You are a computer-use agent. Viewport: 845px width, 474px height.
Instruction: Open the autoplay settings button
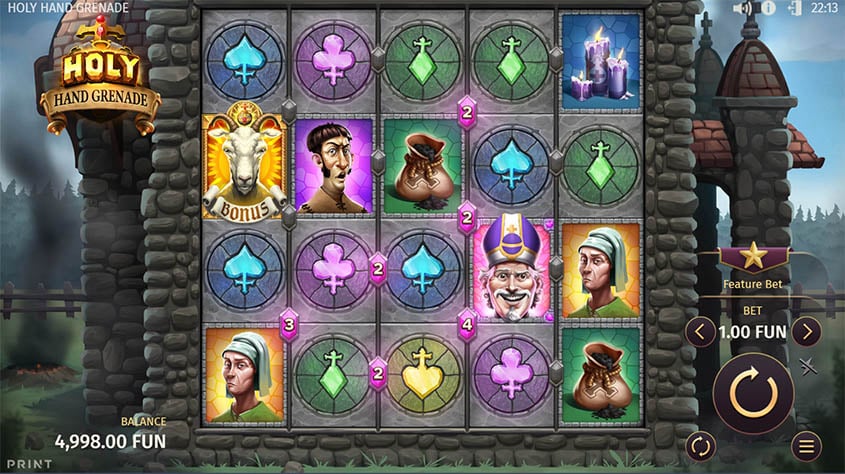pyautogui.click(x=700, y=445)
